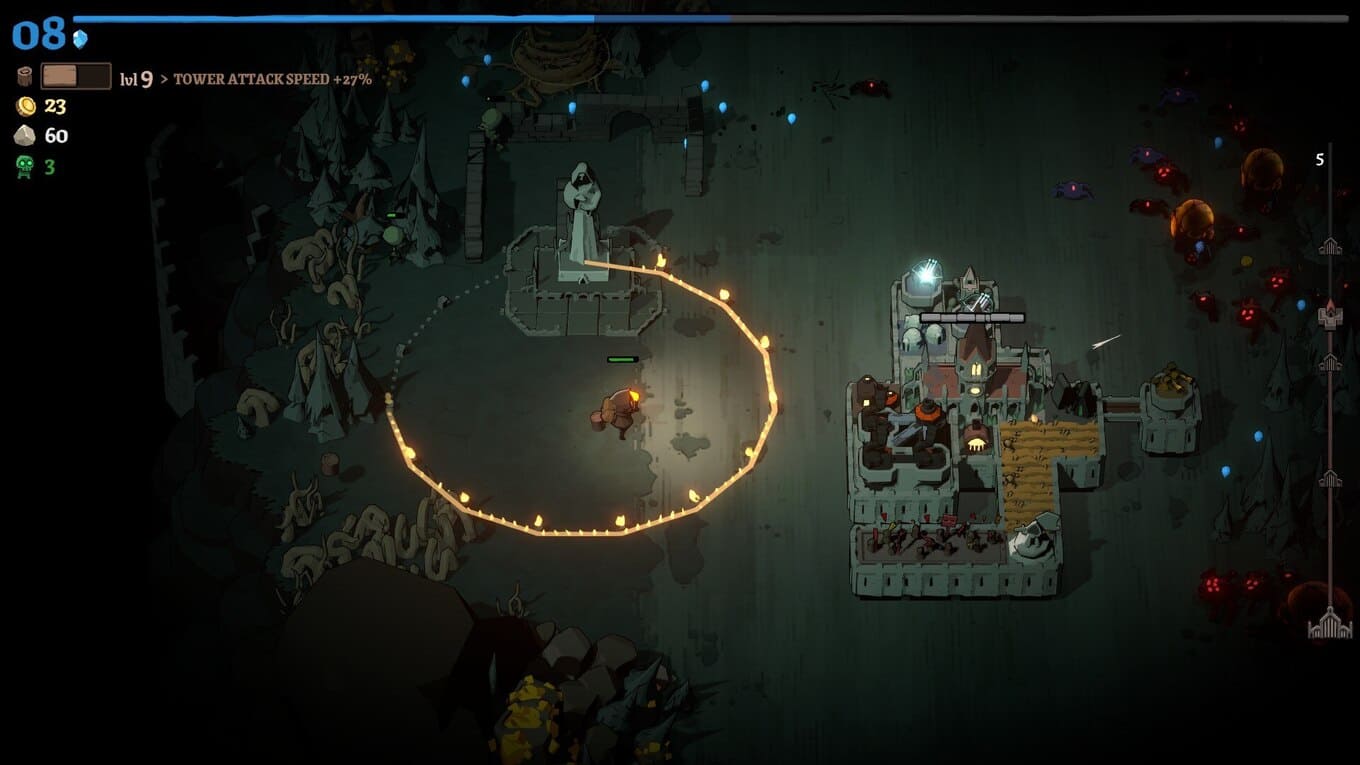The height and width of the screenshot is (765, 1360).
Task: Click the gold coin resource icon
Action: pyautogui.click(x=25, y=106)
